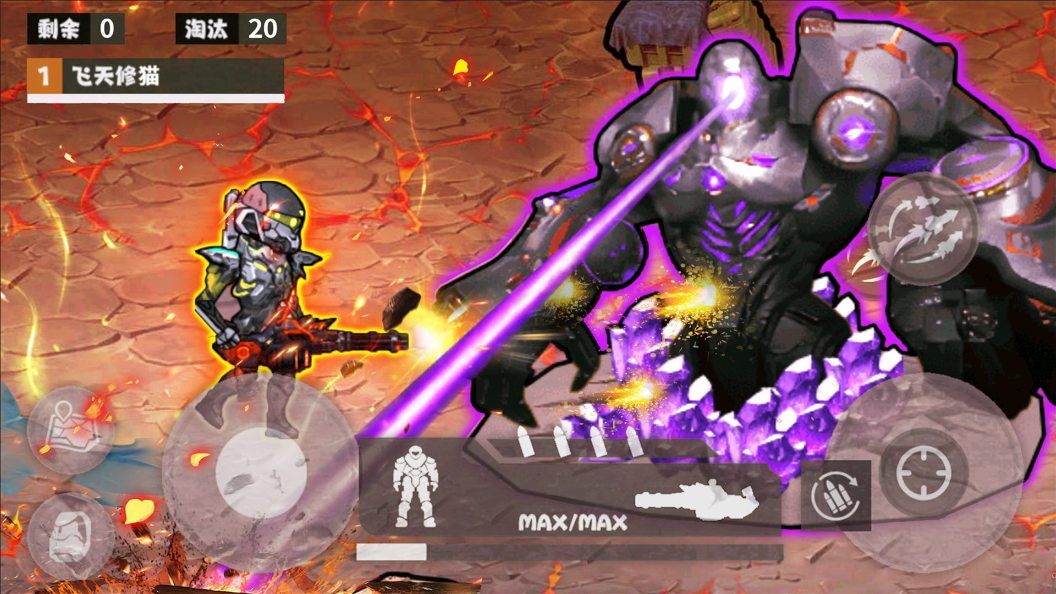Select the armor suit slot
The image size is (1056, 594).
tap(412, 487)
